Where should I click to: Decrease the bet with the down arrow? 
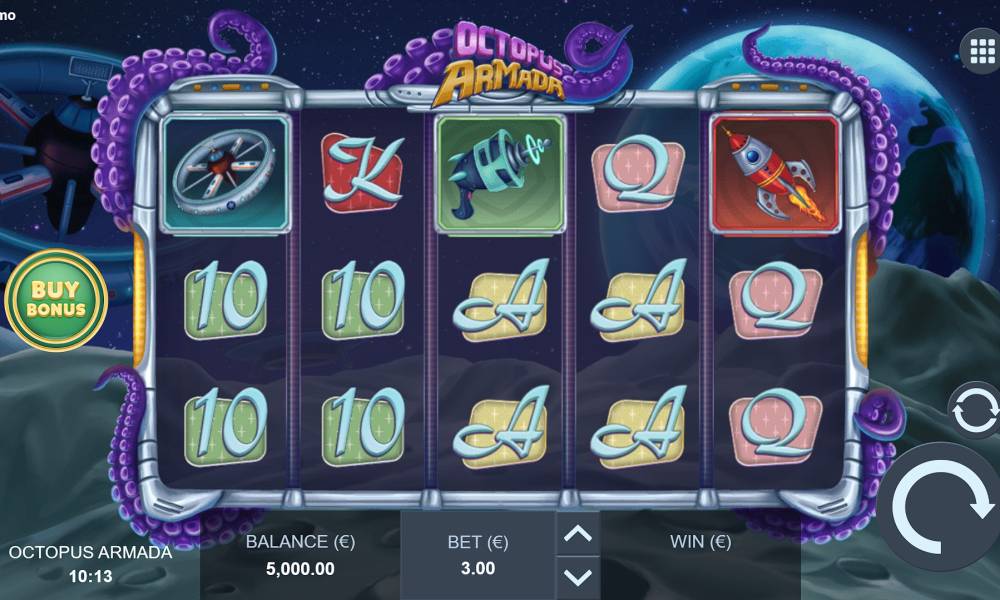click(x=577, y=576)
